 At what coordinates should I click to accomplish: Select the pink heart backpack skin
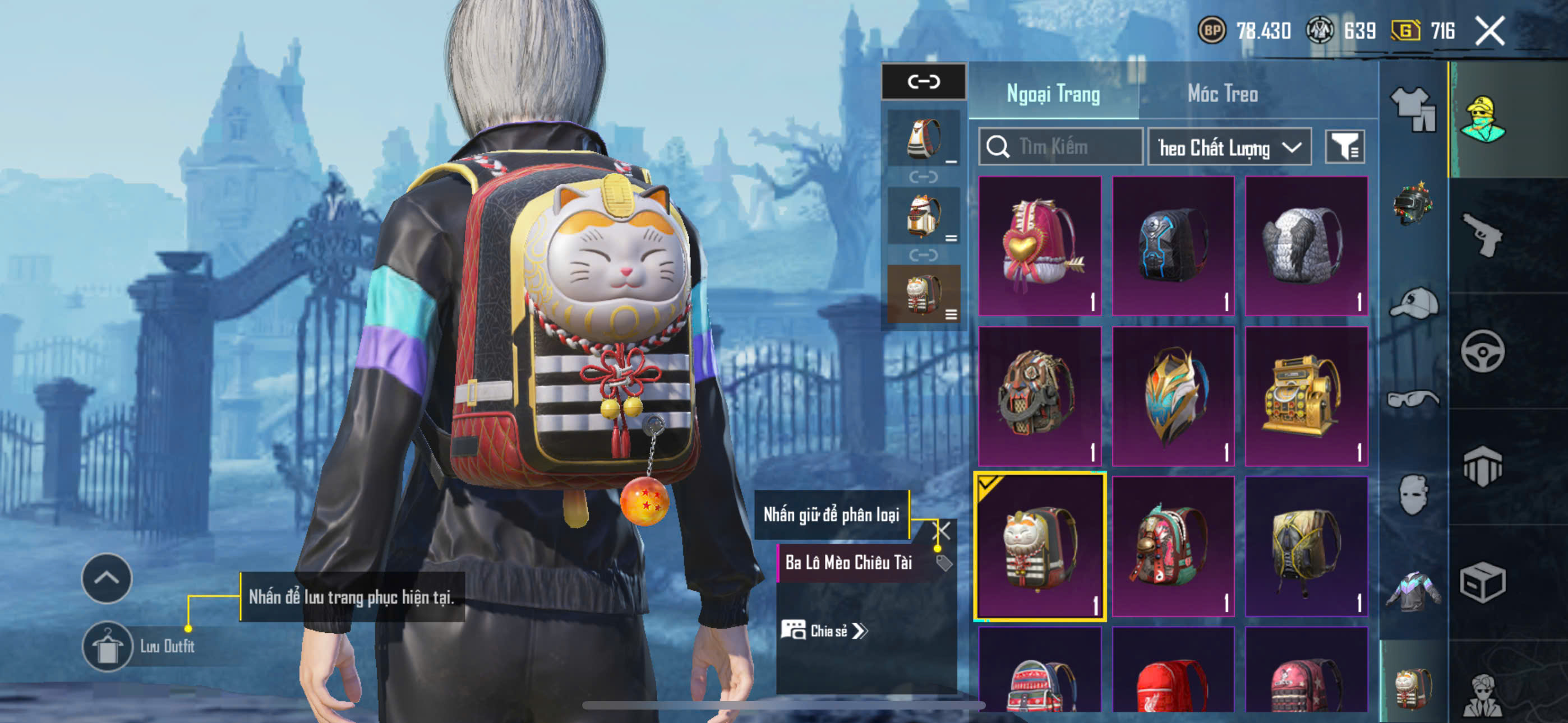click(x=1040, y=246)
